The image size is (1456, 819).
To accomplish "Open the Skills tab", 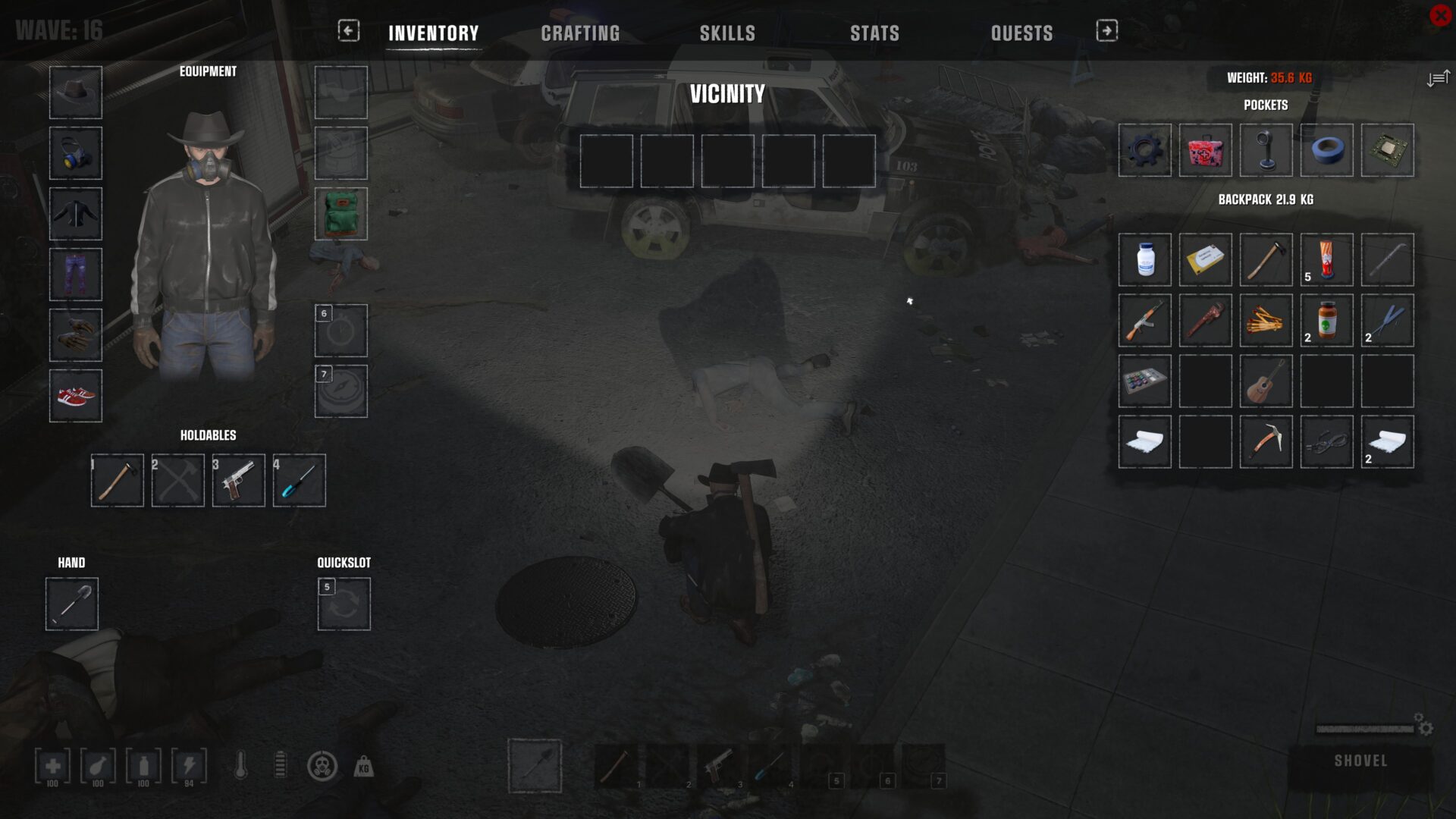I will point(727,33).
